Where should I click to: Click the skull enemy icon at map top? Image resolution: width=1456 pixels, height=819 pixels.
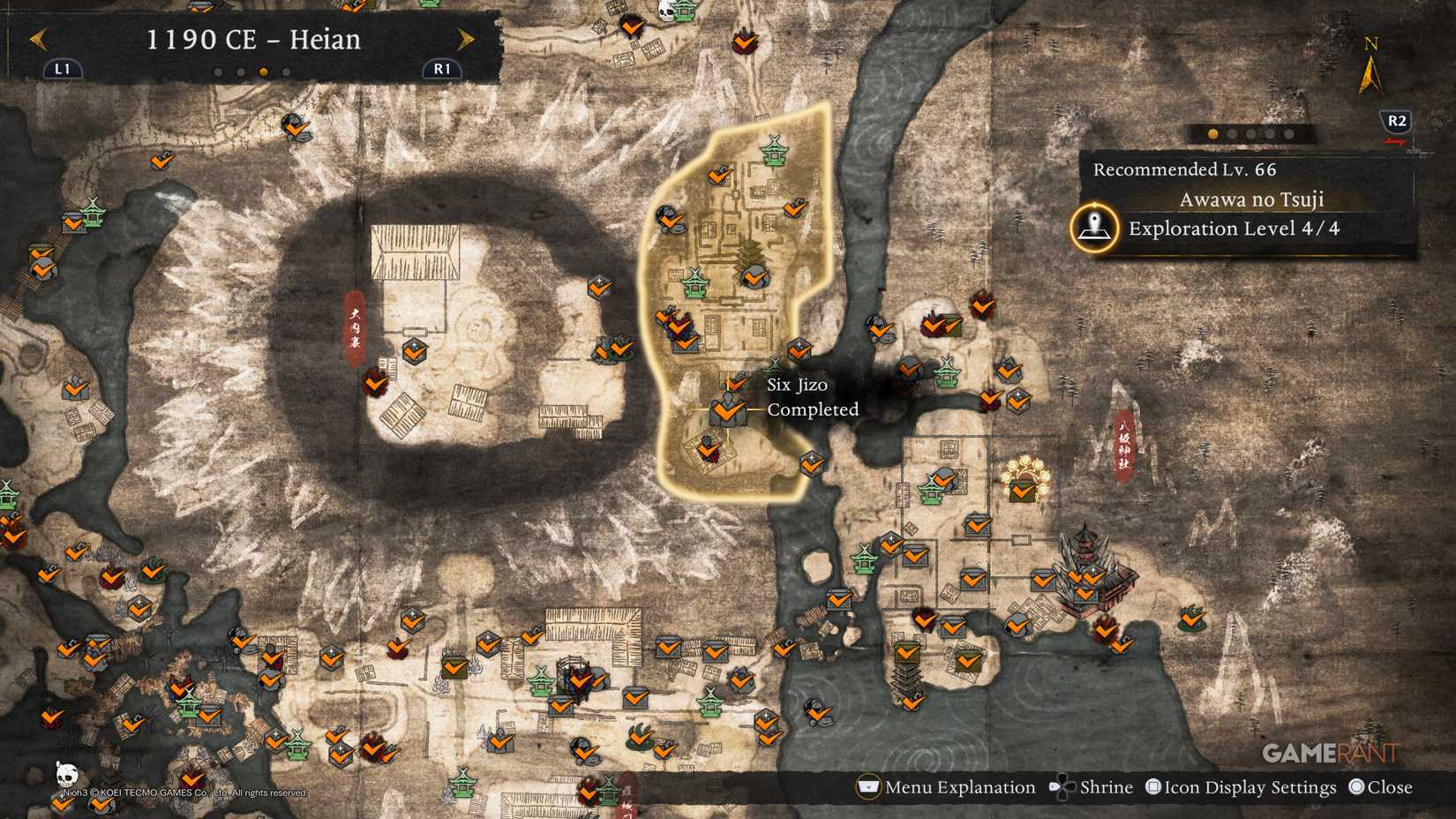666,11
